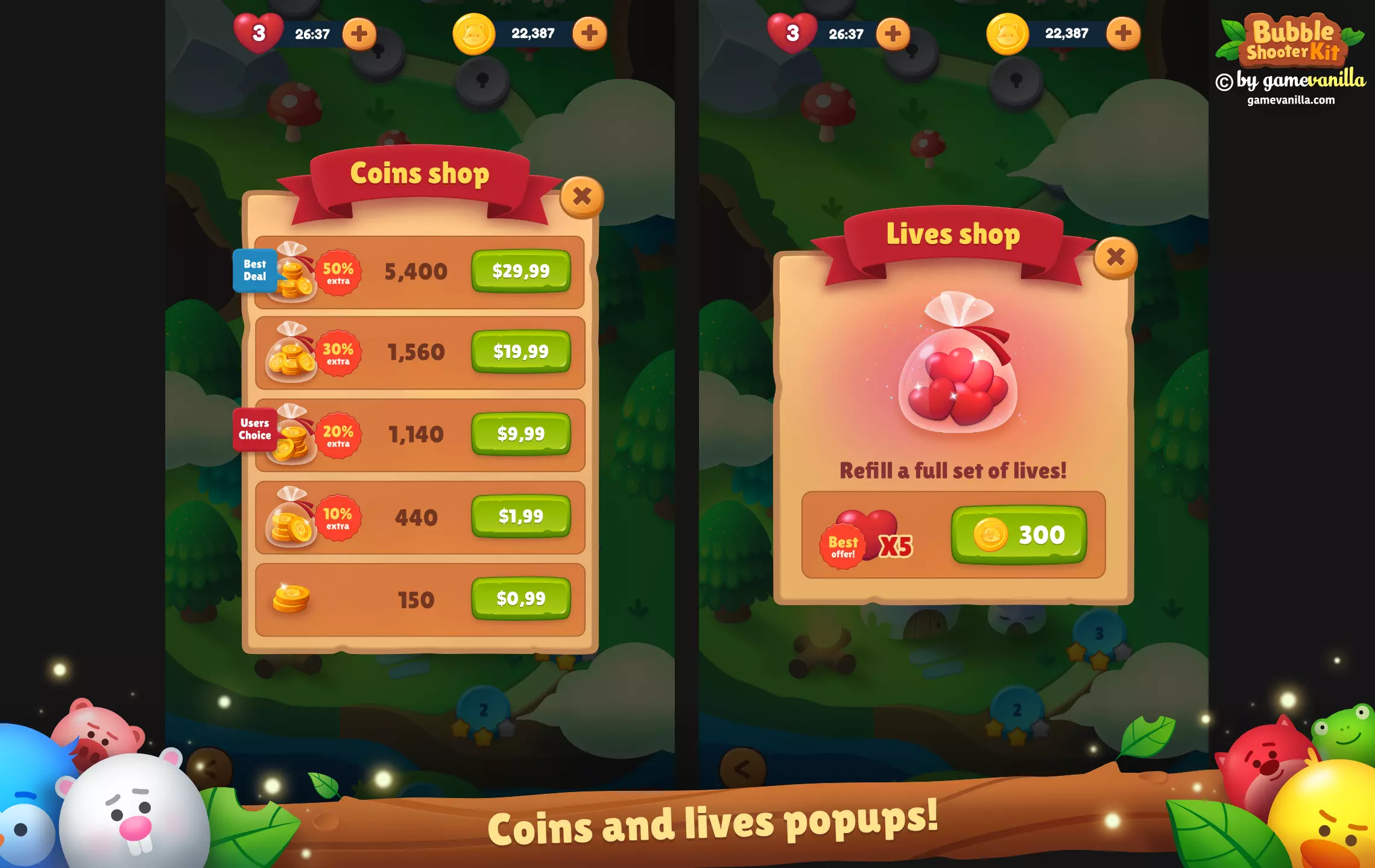Buy 150 coins for $0,99

[520, 599]
